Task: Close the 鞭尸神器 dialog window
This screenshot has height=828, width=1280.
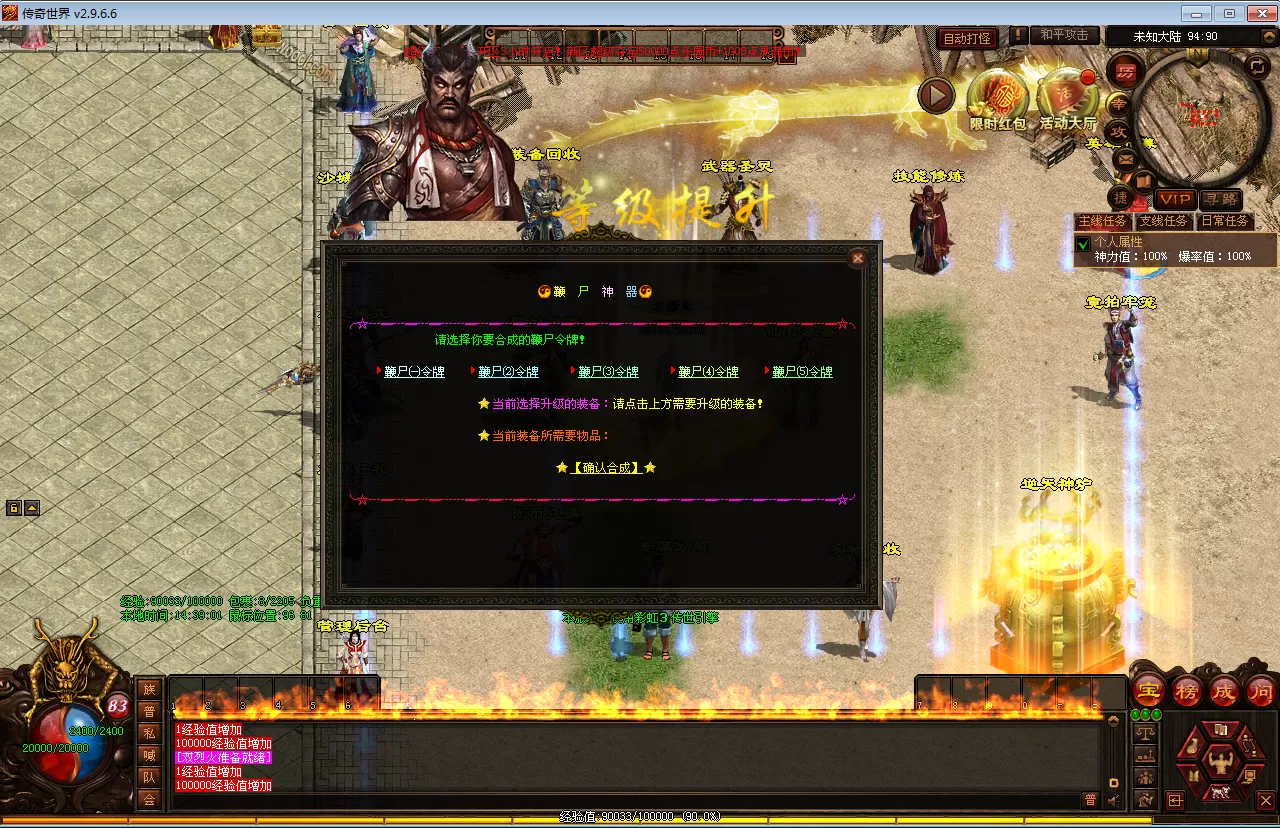Action: [x=857, y=258]
